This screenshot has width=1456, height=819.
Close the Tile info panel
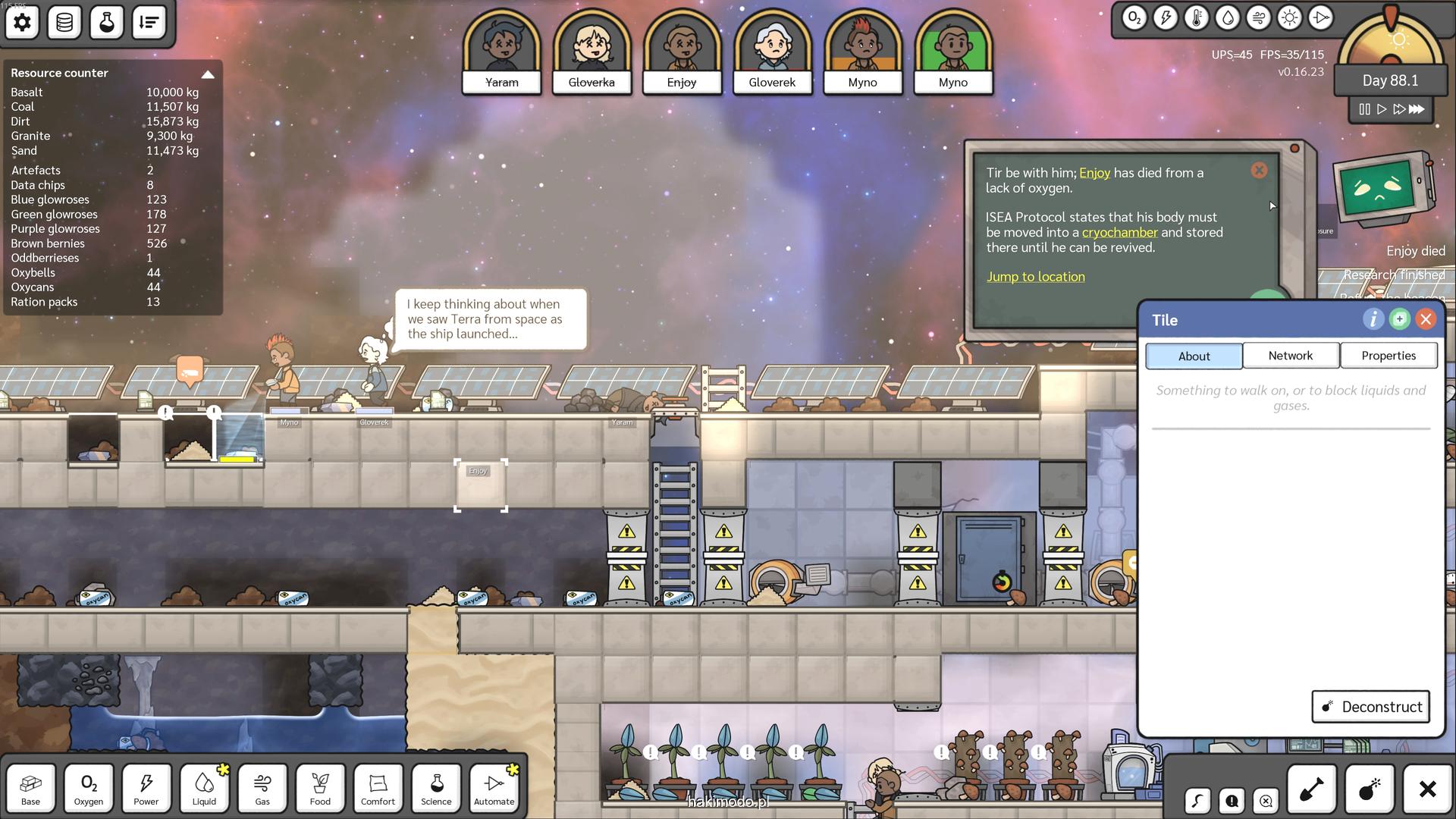1426,319
